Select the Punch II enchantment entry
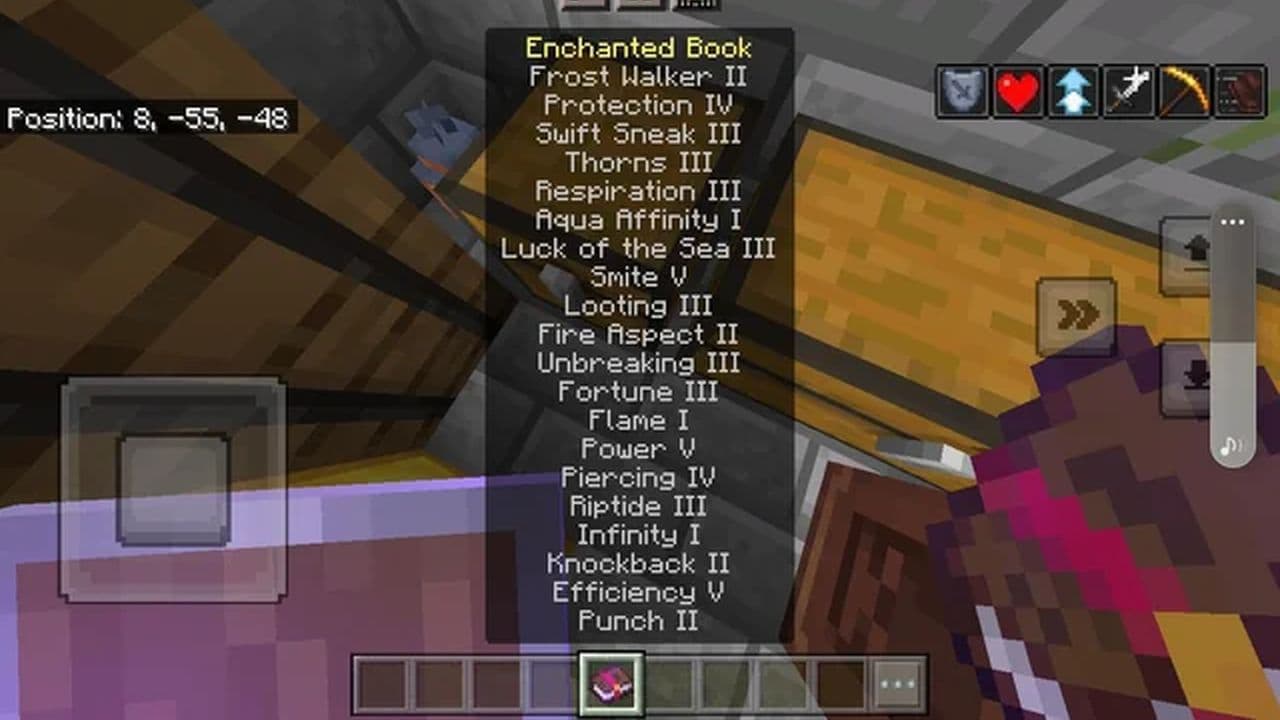This screenshot has height=720, width=1280. (637, 621)
